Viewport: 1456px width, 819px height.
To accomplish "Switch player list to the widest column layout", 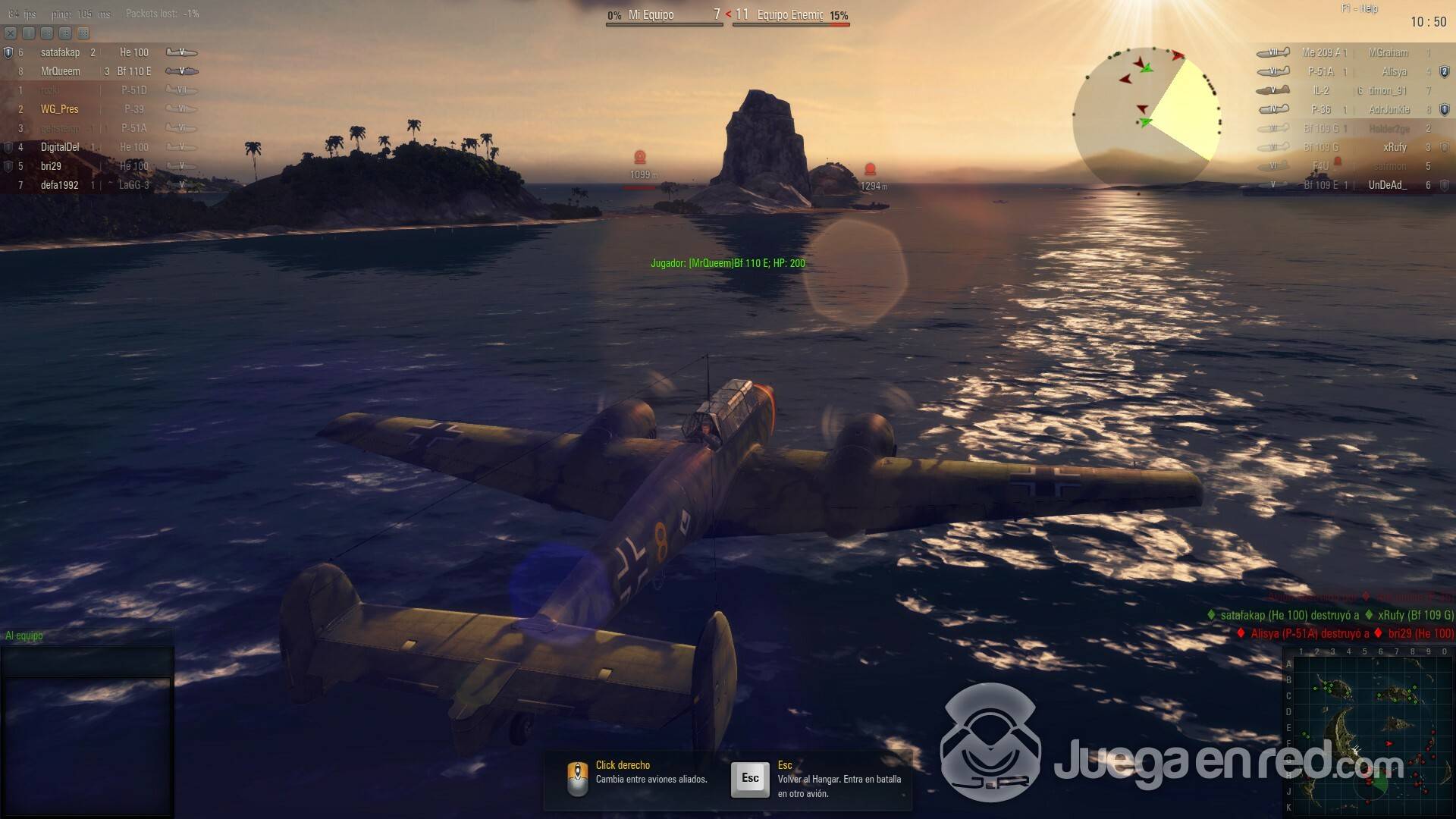I will click(83, 33).
